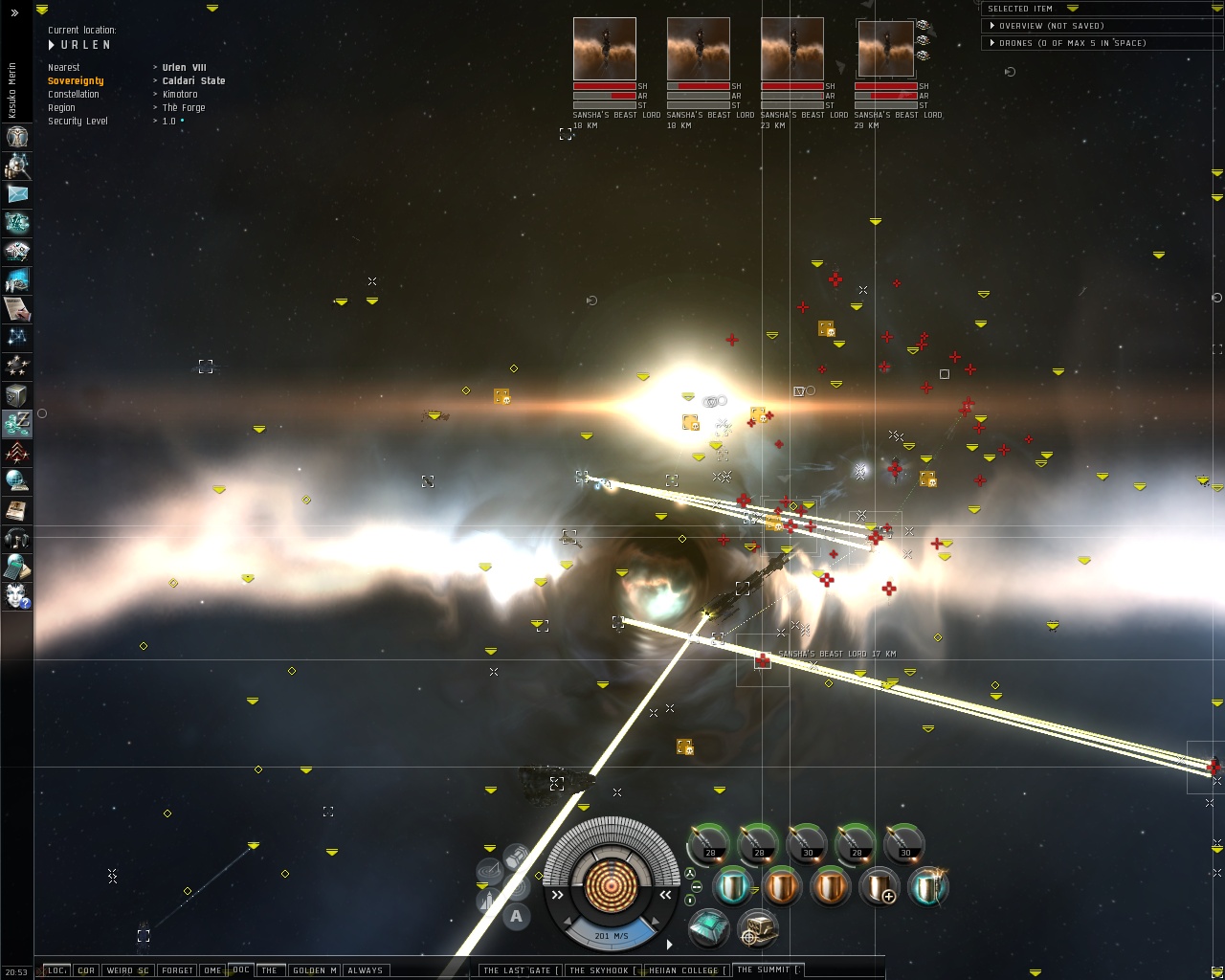
Task: Click the ship speed bar showing 201 M/S
Action: coord(611,935)
